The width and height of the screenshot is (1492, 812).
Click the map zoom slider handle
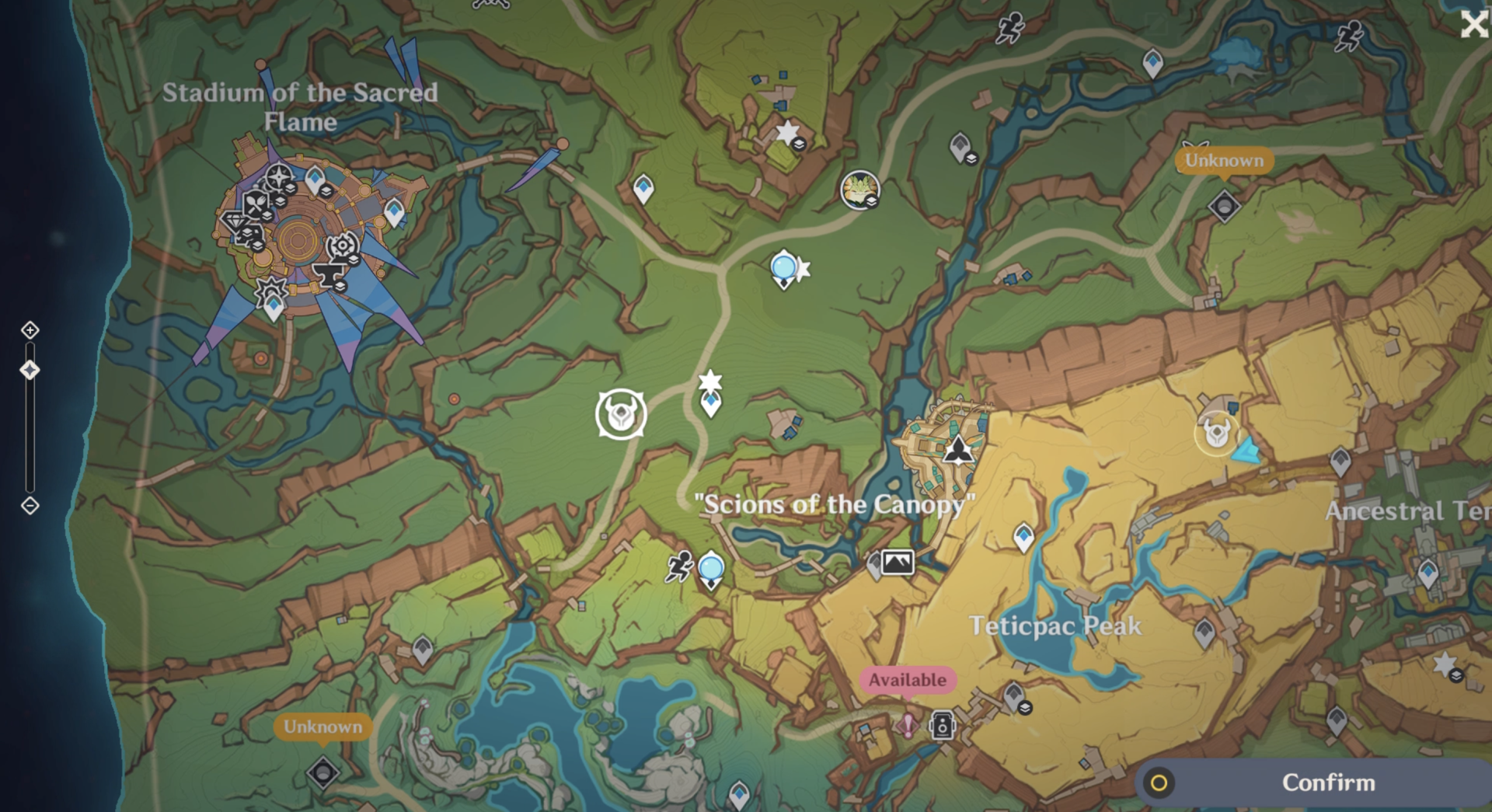(30, 370)
